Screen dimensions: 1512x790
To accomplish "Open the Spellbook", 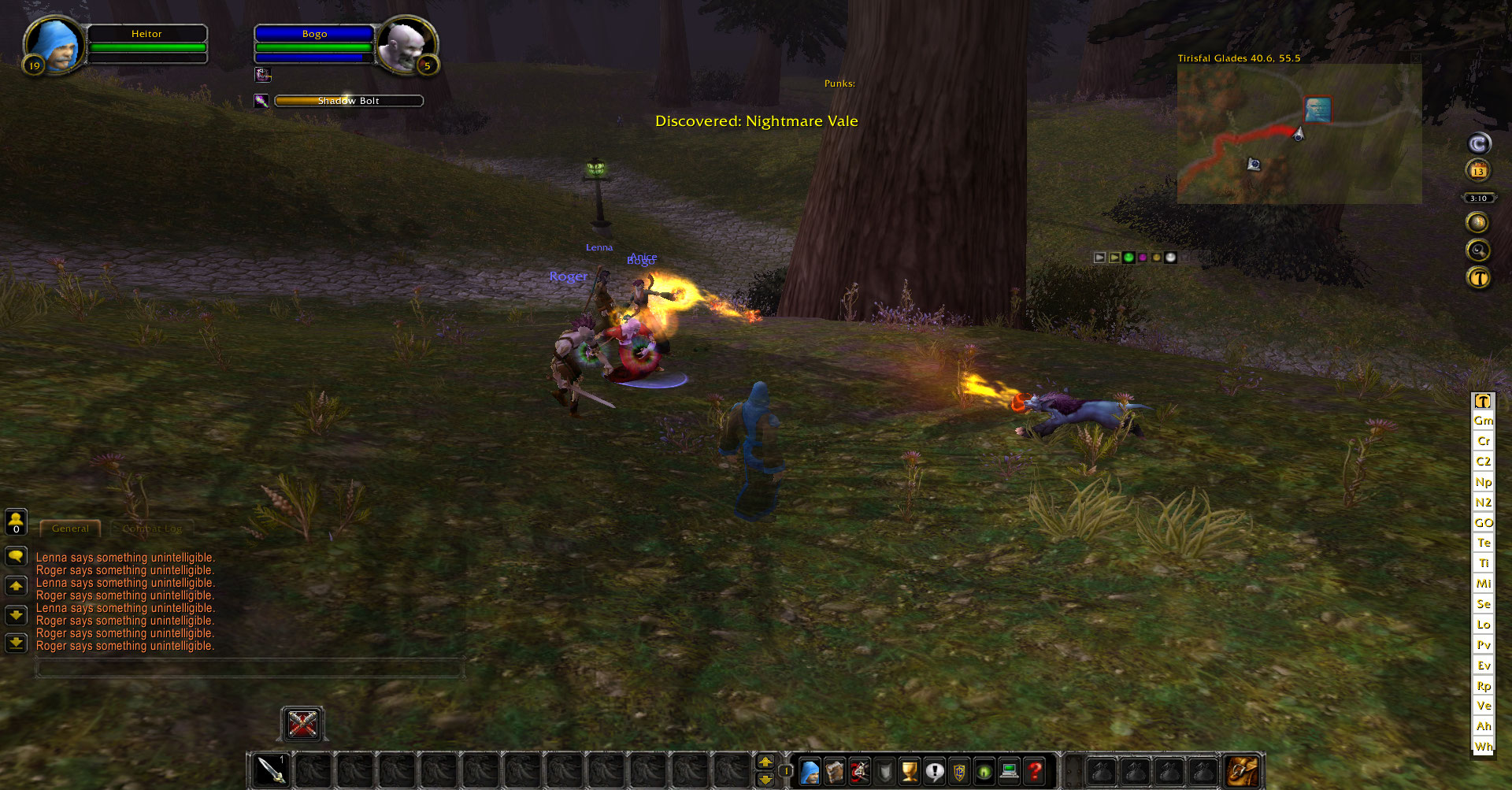I will pyautogui.click(x=834, y=771).
